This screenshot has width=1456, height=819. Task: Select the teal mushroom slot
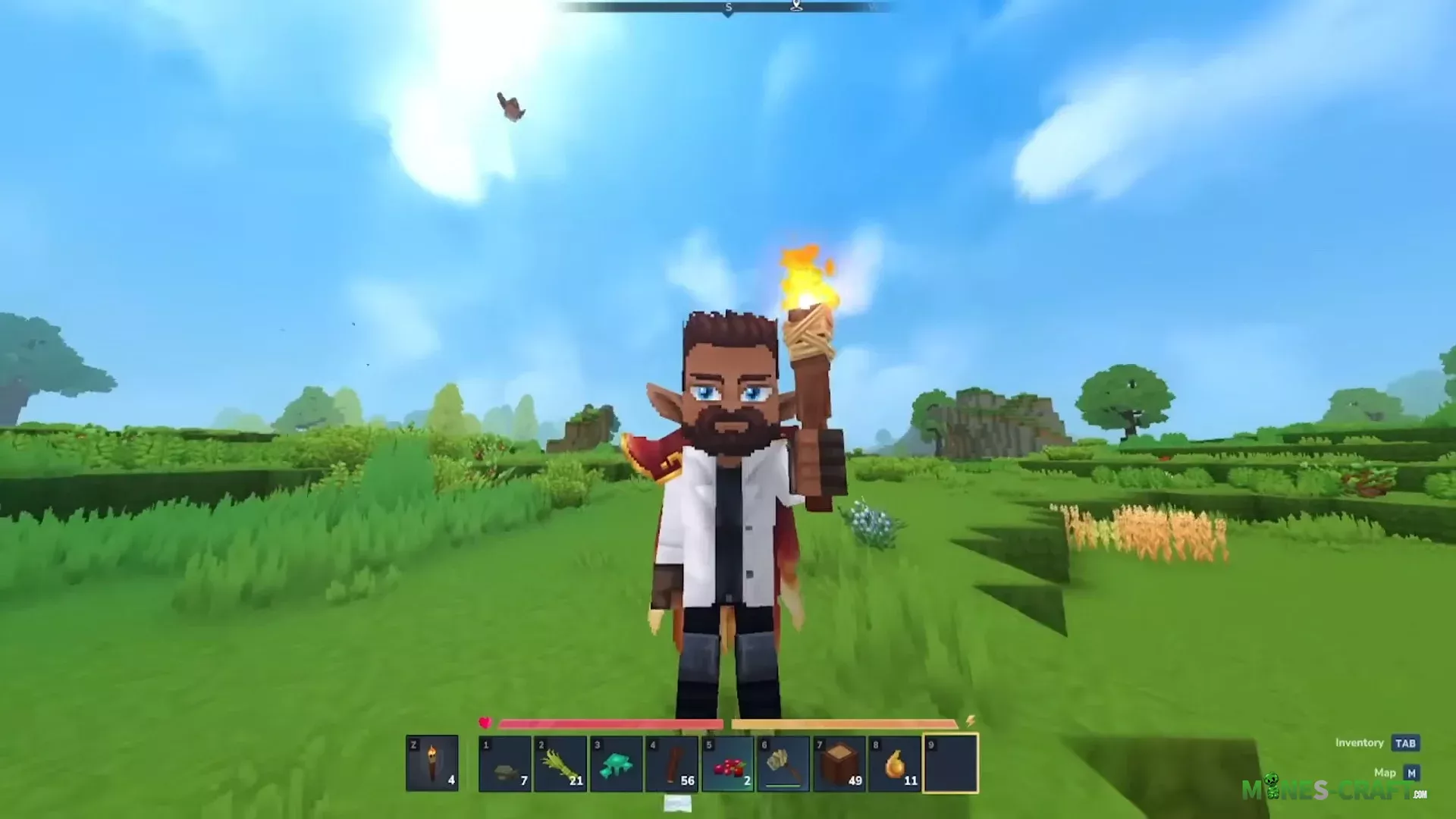point(617,764)
